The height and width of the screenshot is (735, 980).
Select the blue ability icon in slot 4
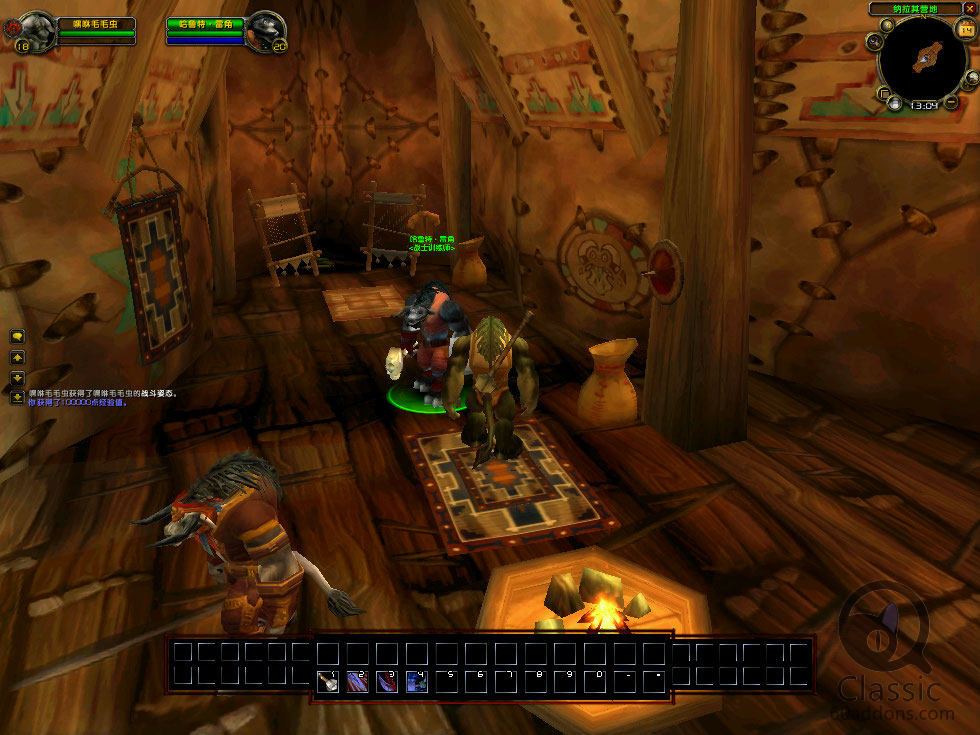point(416,681)
